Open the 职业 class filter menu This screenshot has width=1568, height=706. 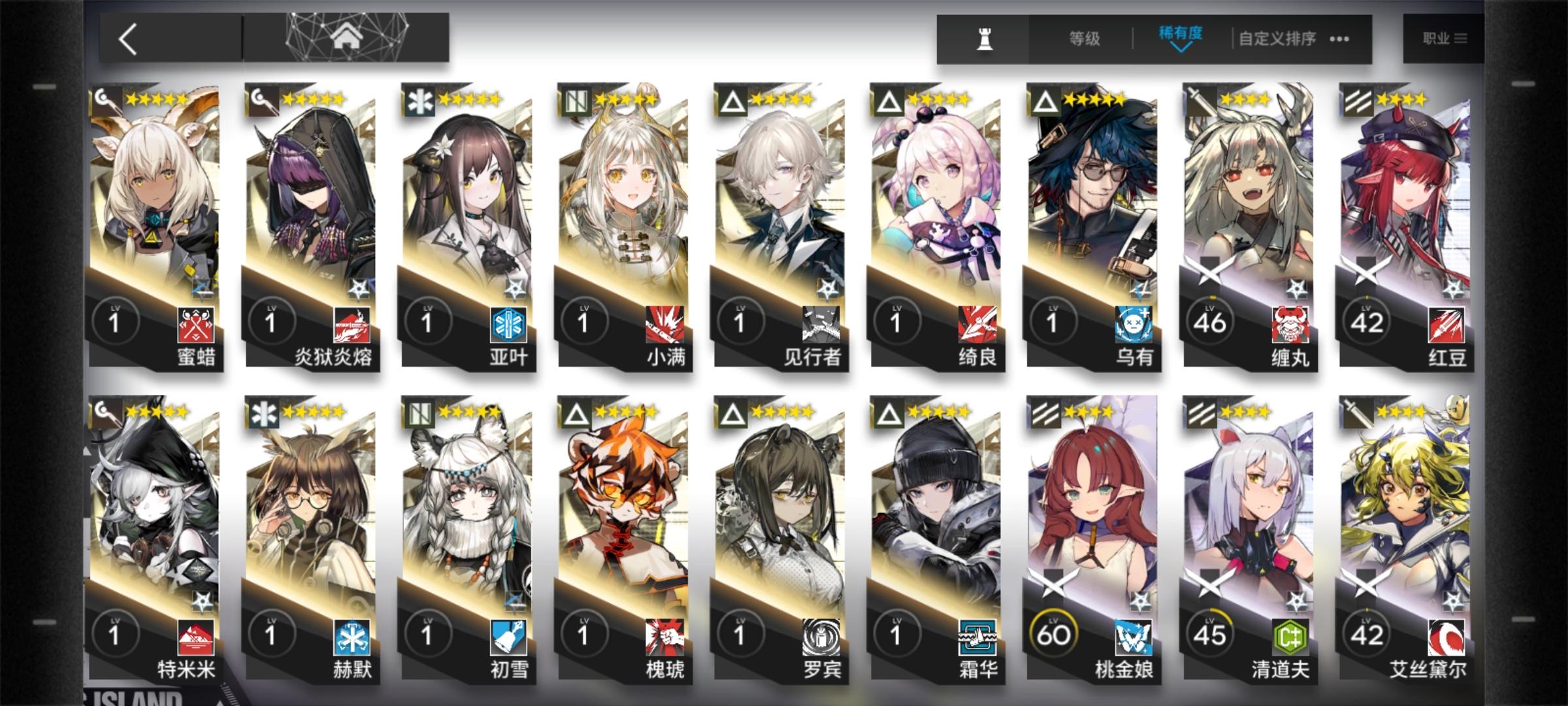(x=1445, y=39)
